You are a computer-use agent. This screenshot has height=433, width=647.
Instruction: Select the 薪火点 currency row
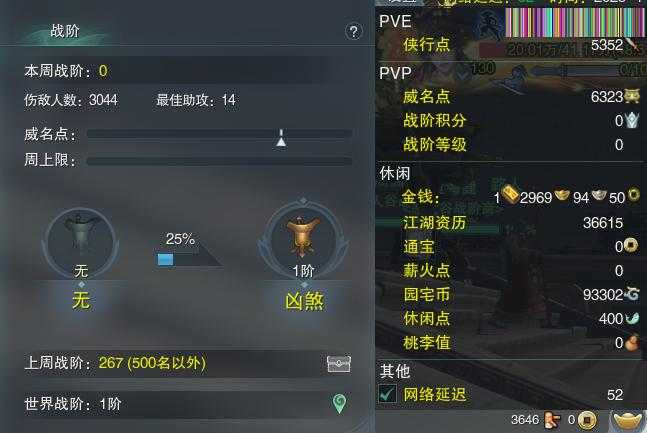[x=510, y=270]
